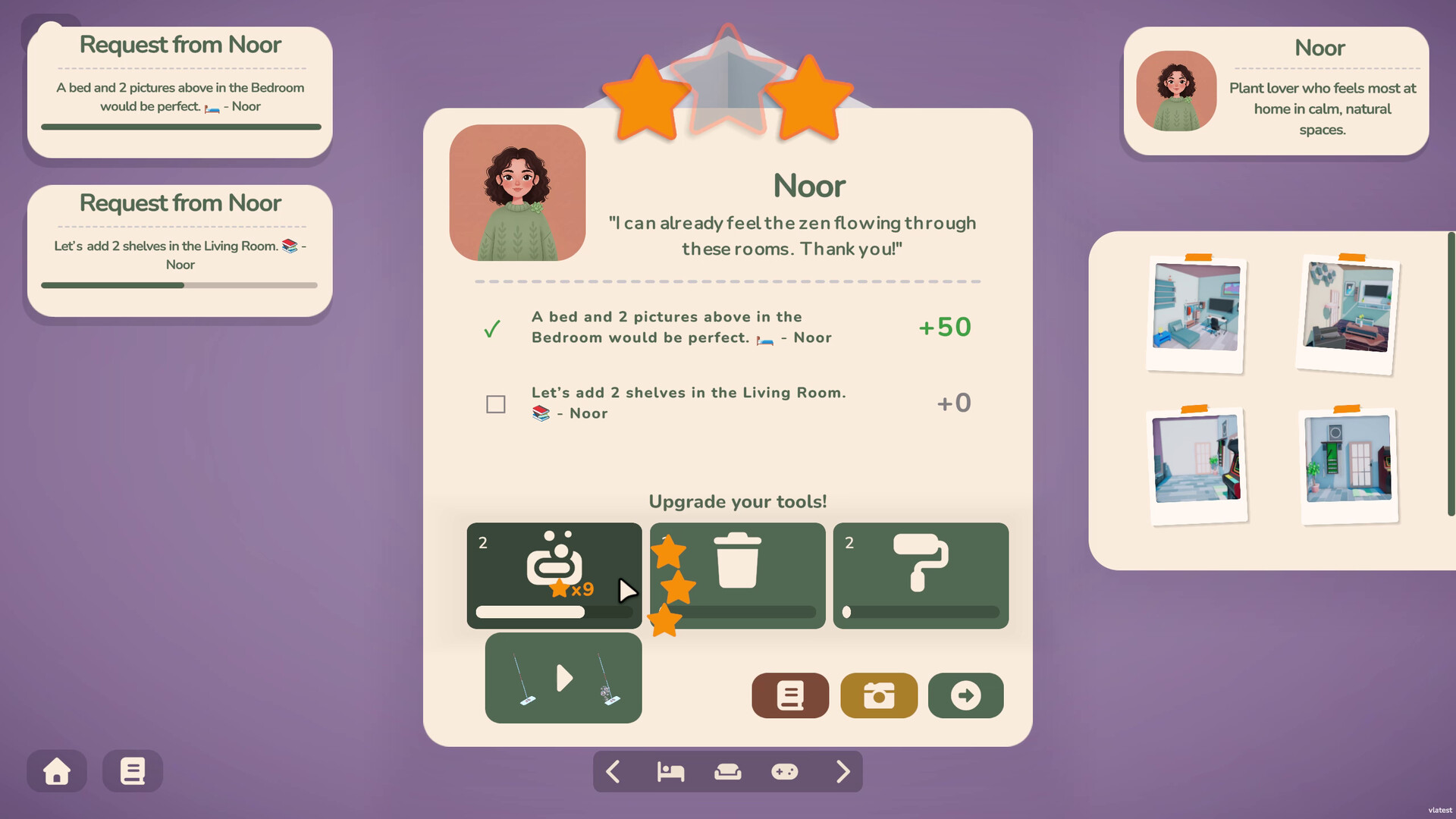
Task: Play the mop upgrade preview
Action: [563, 677]
